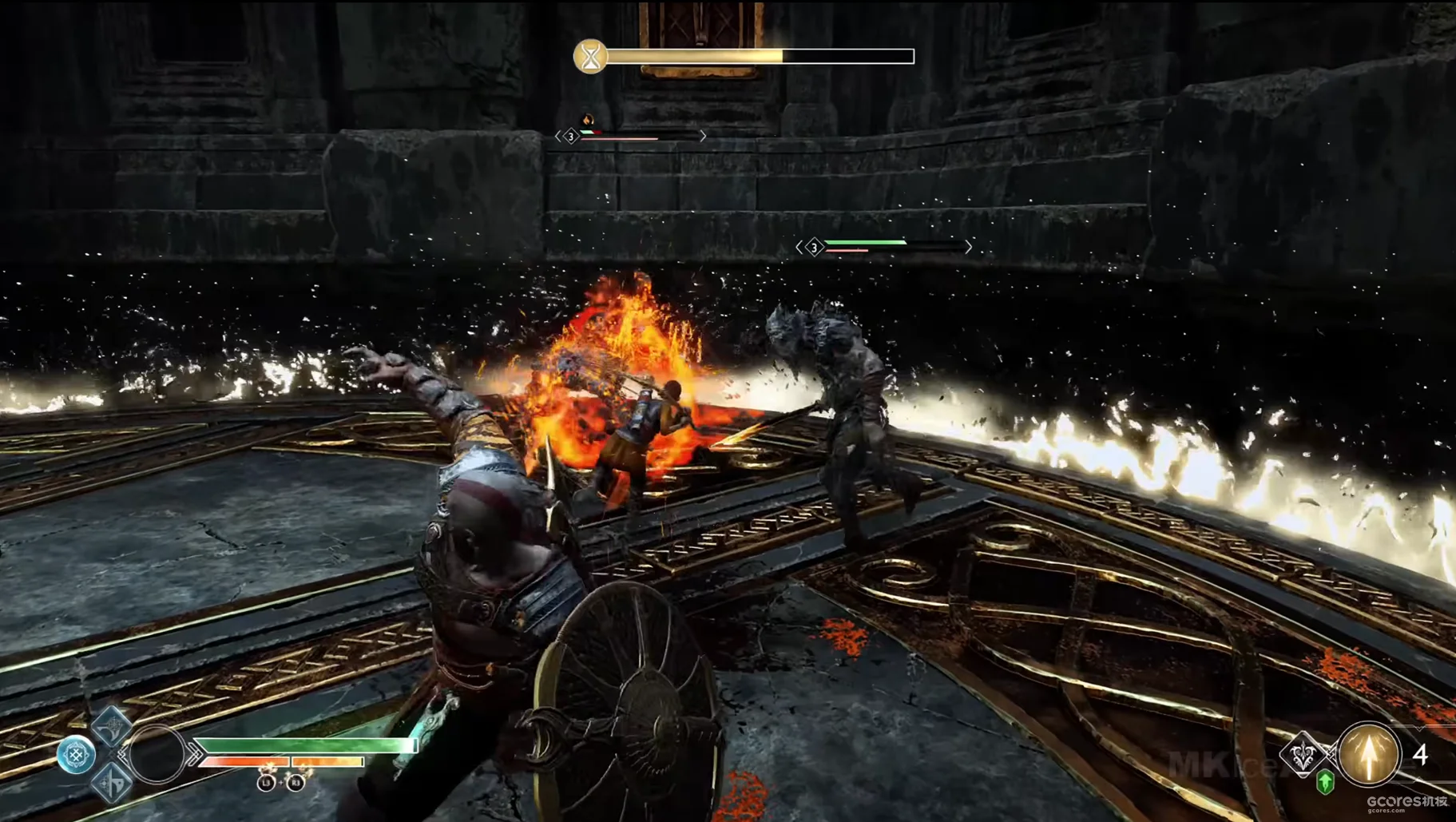
Task: Open the gcores.com watermark link
Action: tap(1406, 804)
